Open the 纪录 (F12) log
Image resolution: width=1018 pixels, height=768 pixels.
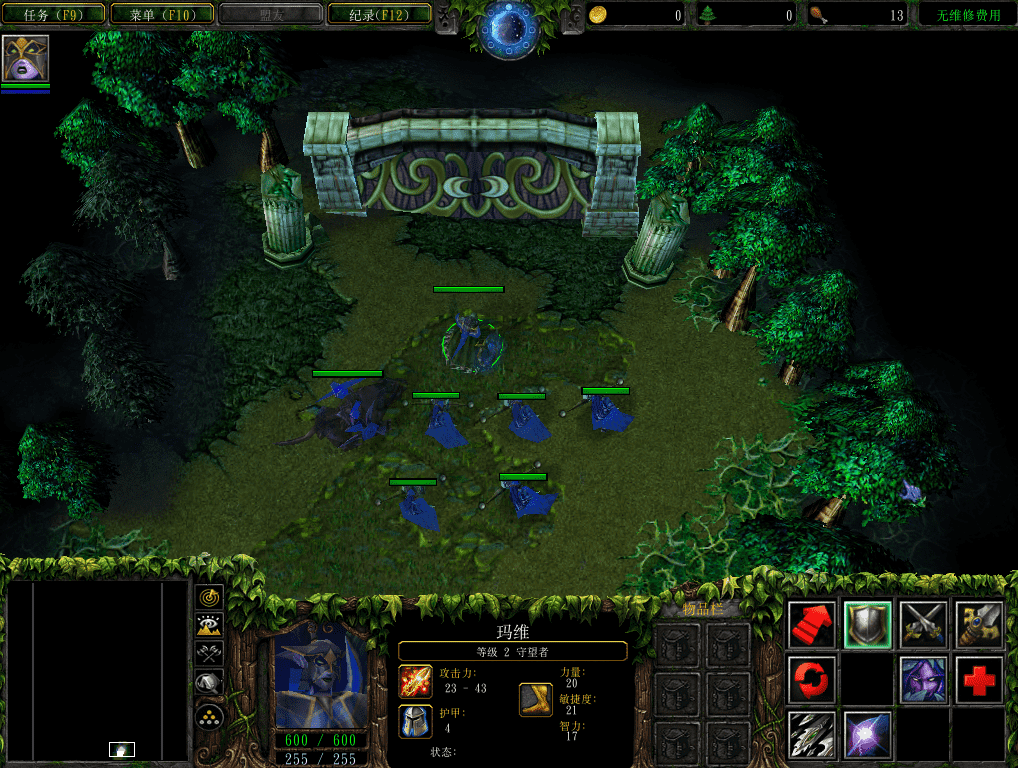377,15
